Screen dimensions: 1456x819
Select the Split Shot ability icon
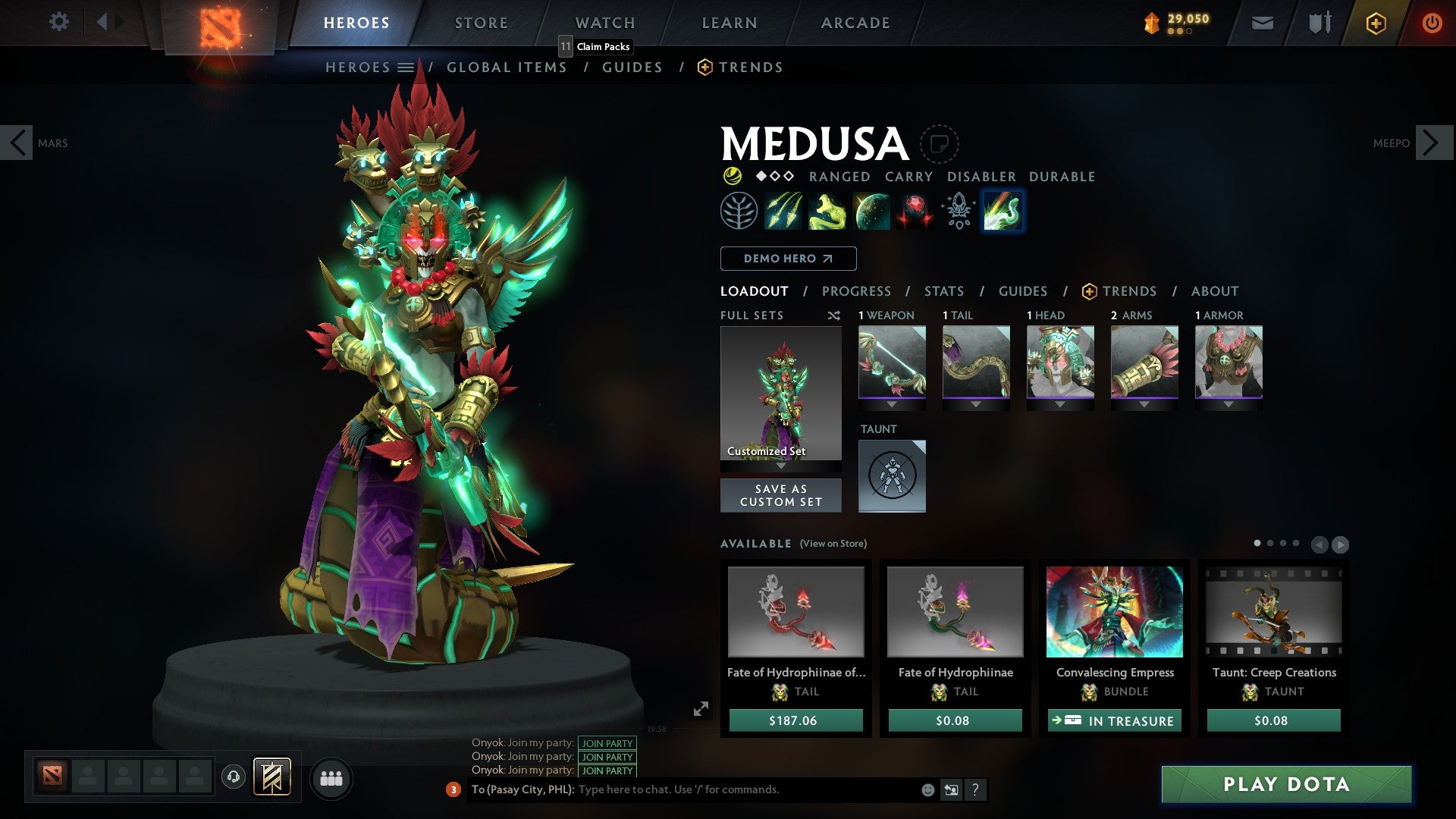[784, 211]
